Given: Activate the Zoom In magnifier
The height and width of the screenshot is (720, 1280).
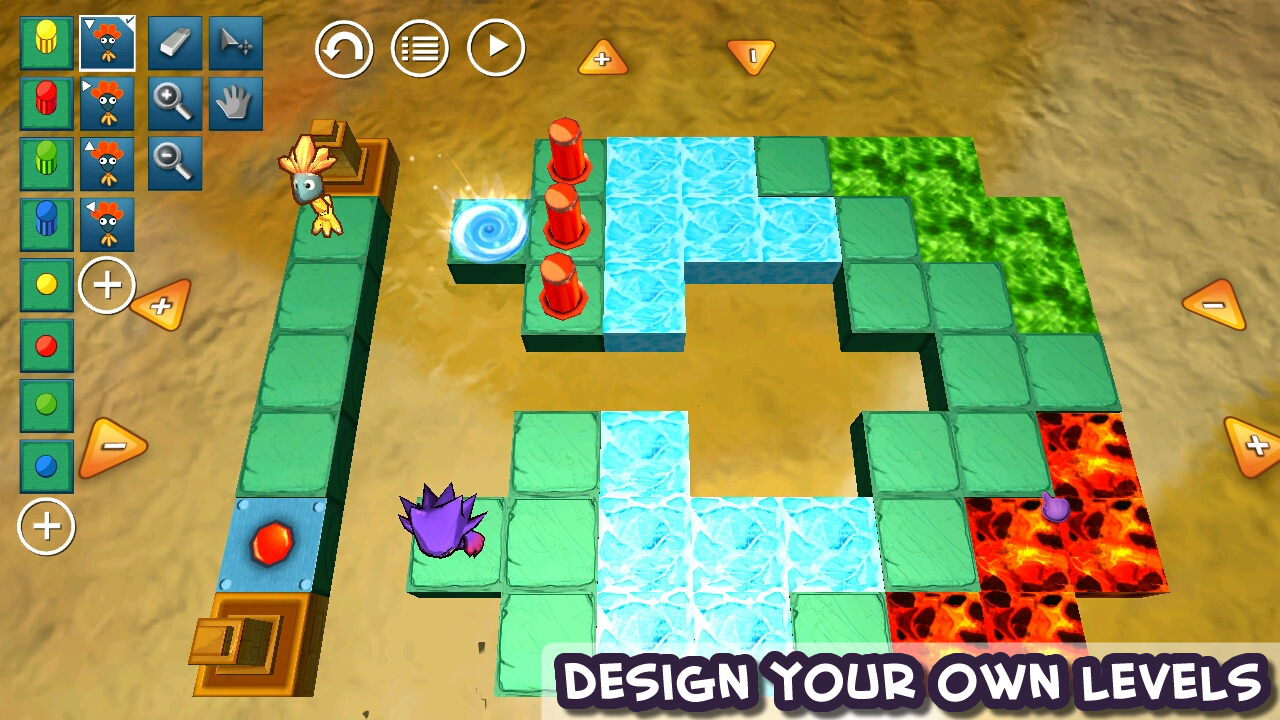Looking at the screenshot, I should 173,104.
